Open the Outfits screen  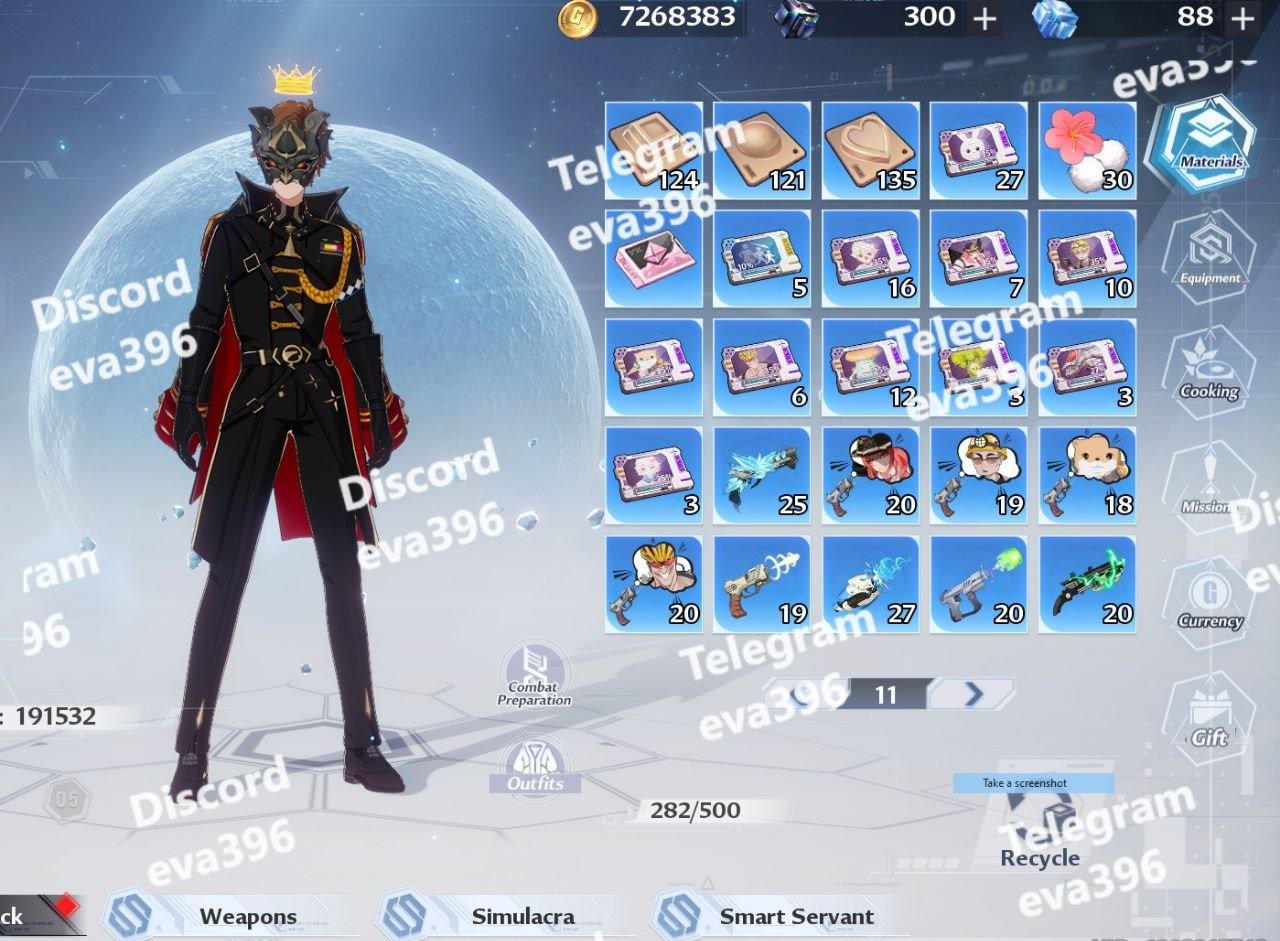pos(535,767)
